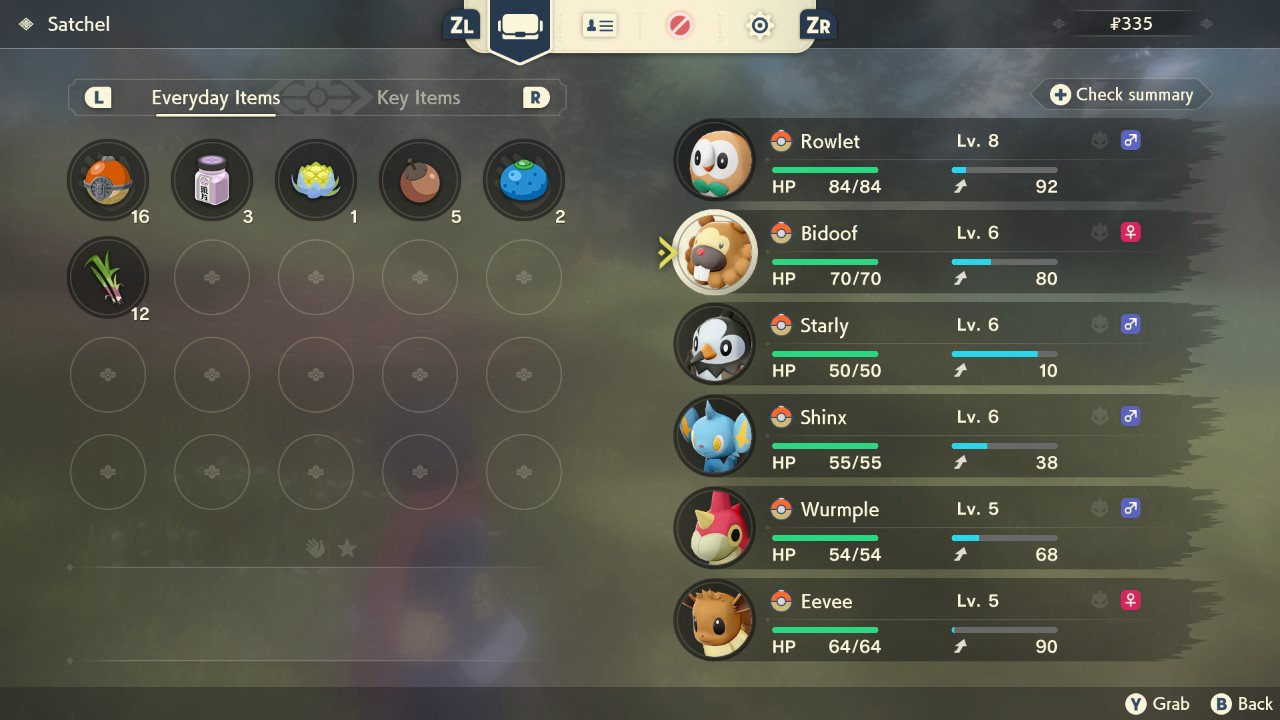Open the Check summary option

click(1122, 95)
